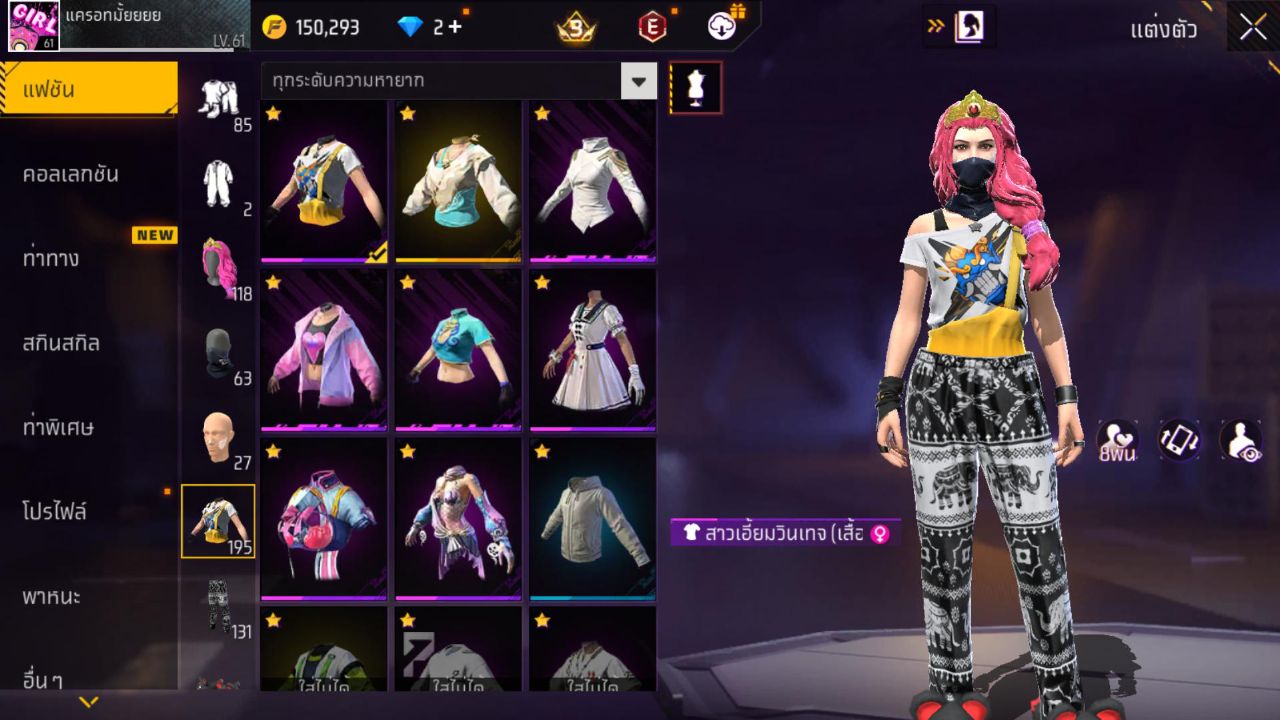Open the mannequin outfit preview icon above the character
The width and height of the screenshot is (1280, 720).
696,87
